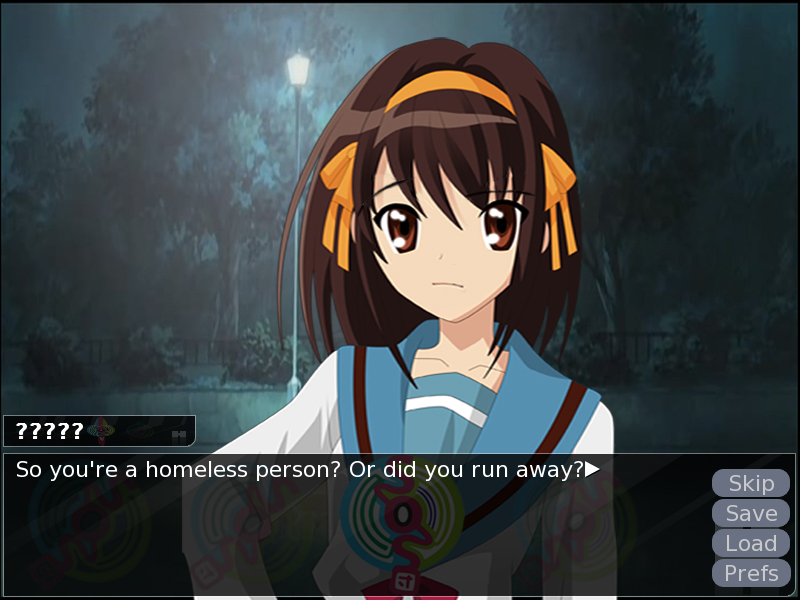Open the Prefs settings
Viewport: 800px width, 600px height.
(751, 573)
